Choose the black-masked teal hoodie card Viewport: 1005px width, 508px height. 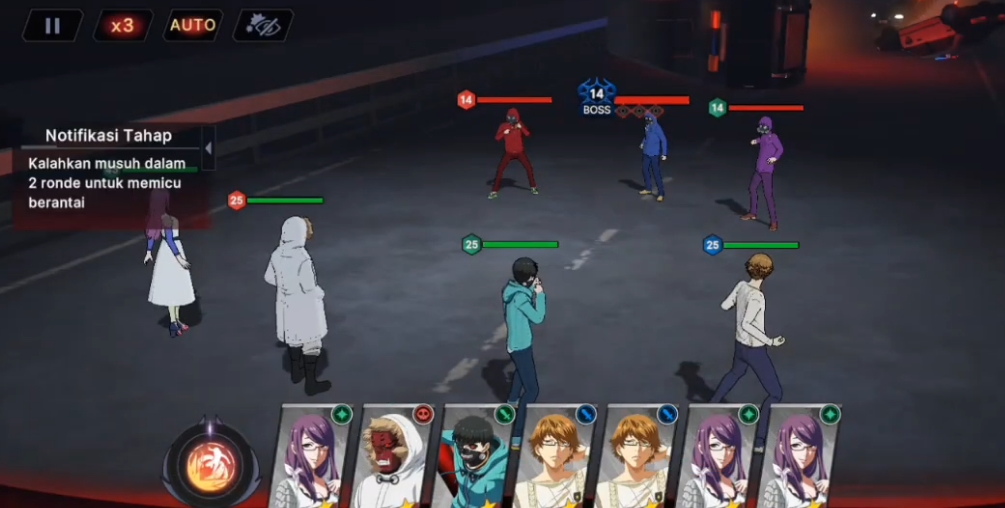click(475, 457)
